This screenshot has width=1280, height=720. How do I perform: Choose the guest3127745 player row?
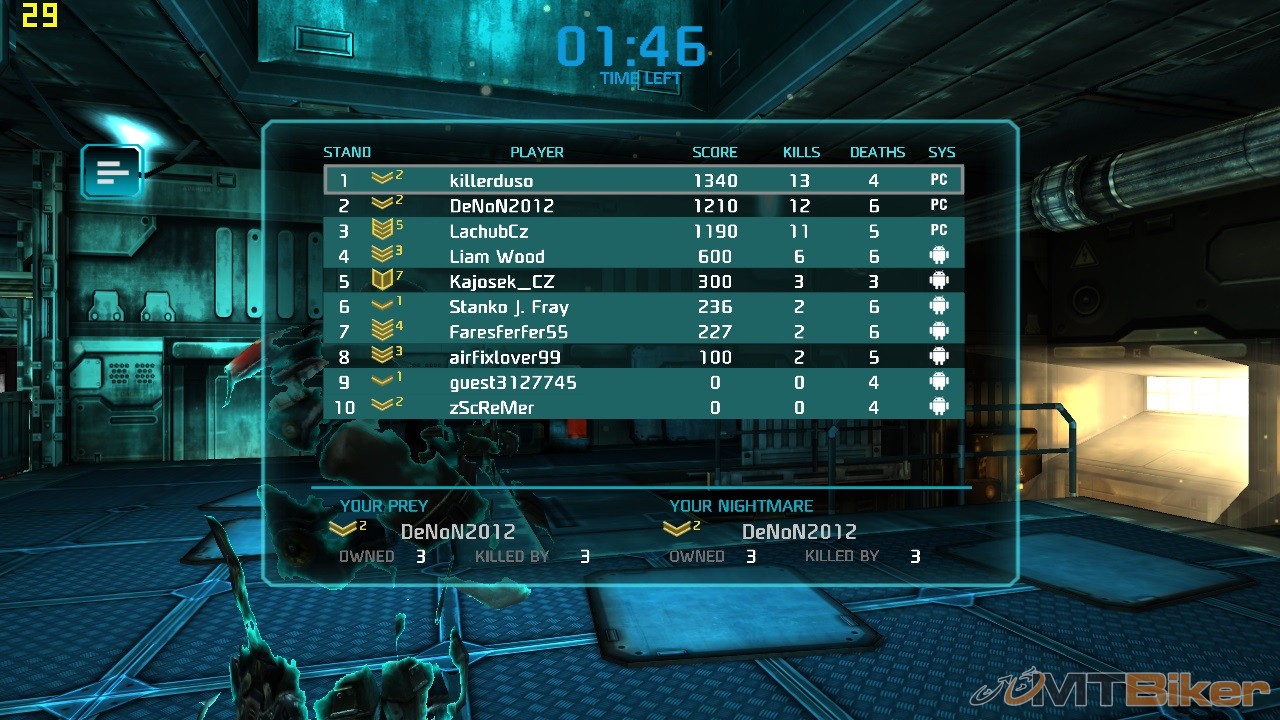pos(643,382)
